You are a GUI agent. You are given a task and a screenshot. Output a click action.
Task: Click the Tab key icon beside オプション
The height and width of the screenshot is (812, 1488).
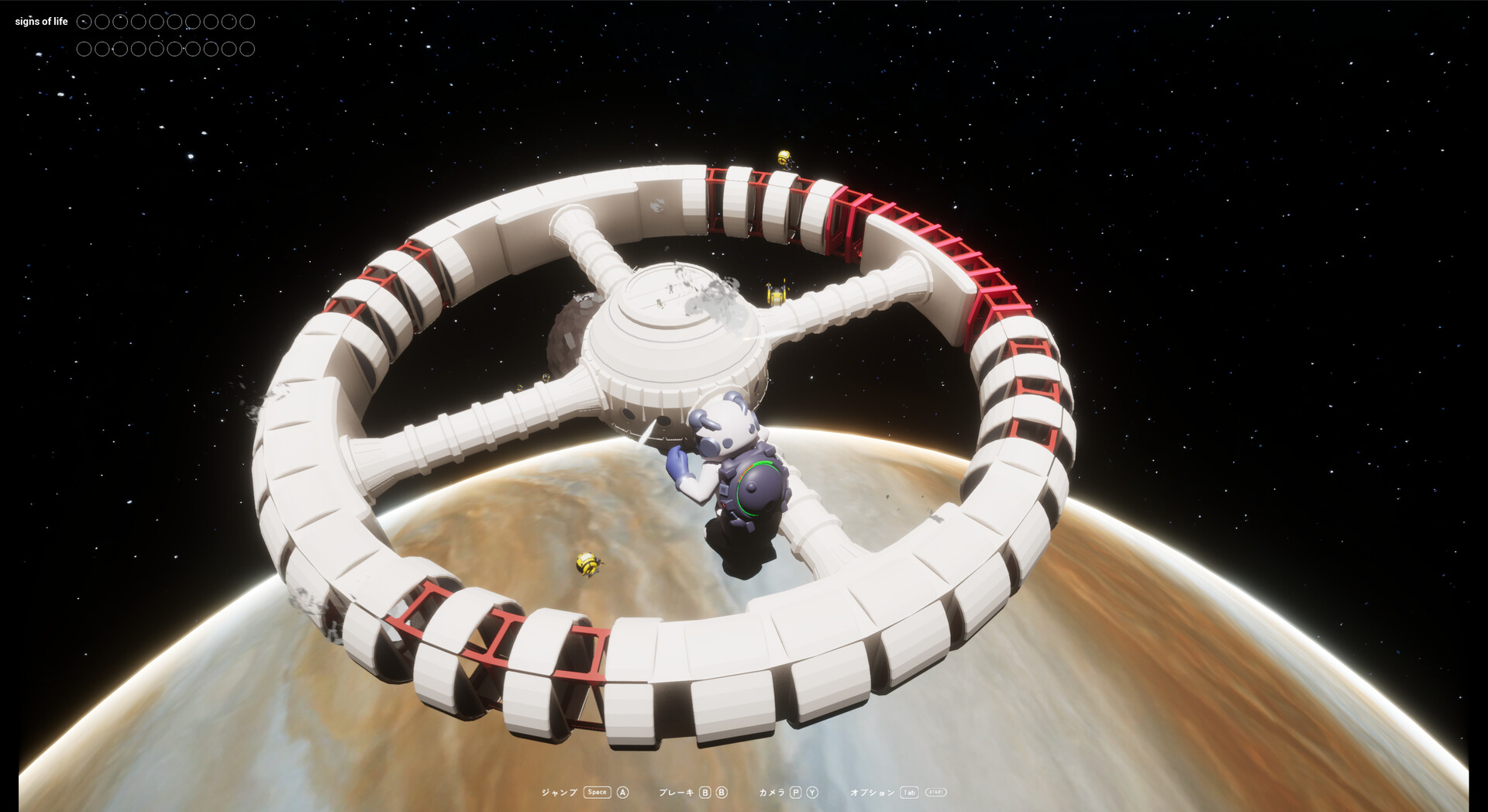[911, 792]
